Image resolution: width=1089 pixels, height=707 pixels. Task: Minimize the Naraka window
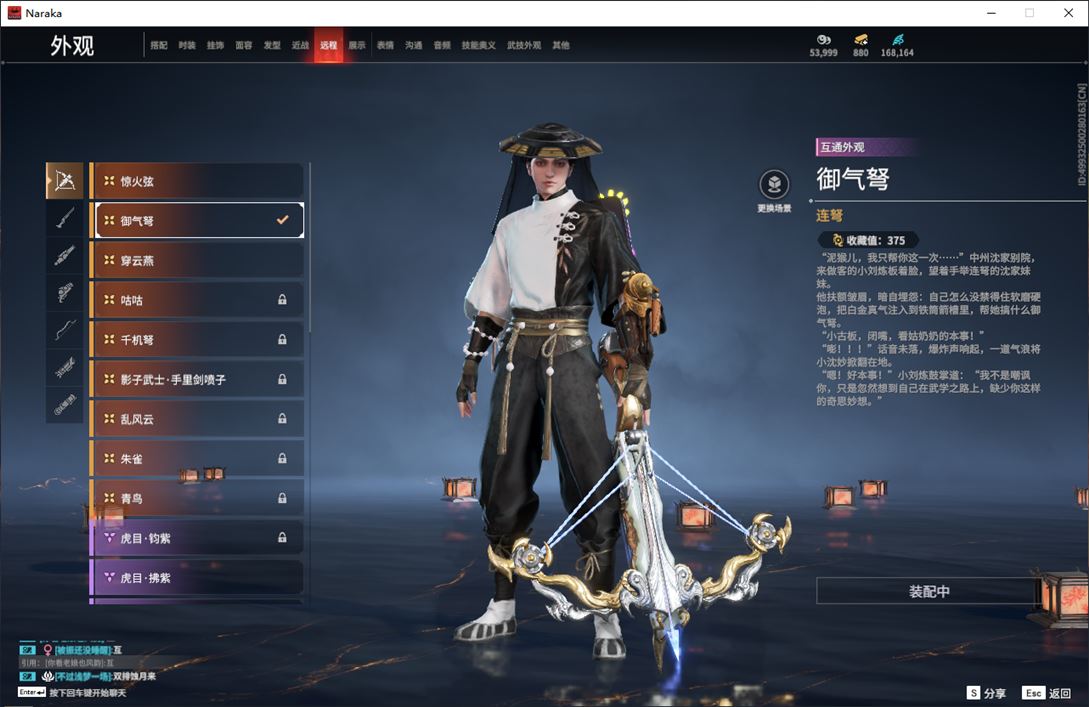[990, 13]
